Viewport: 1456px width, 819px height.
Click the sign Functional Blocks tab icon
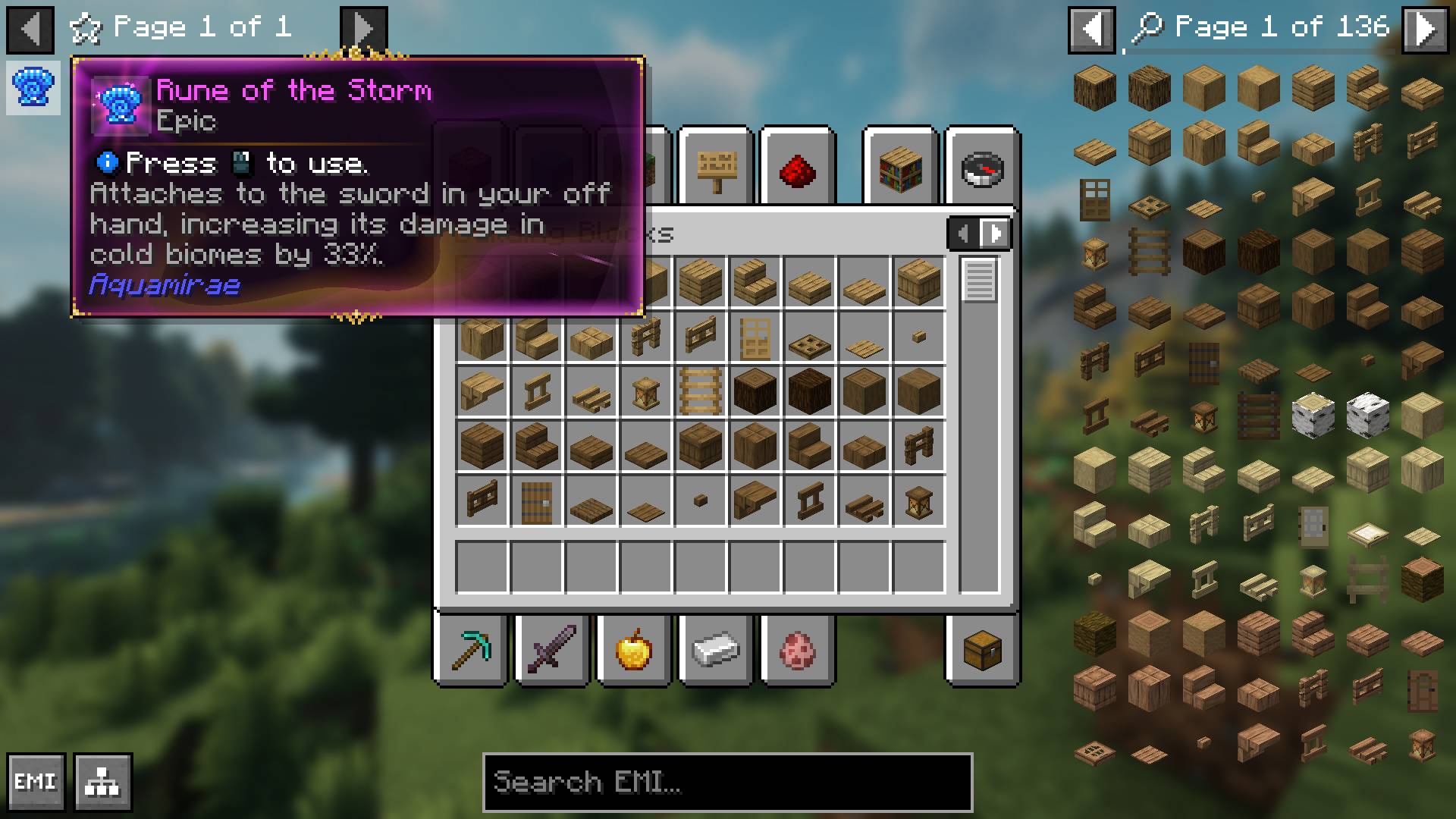(x=715, y=168)
